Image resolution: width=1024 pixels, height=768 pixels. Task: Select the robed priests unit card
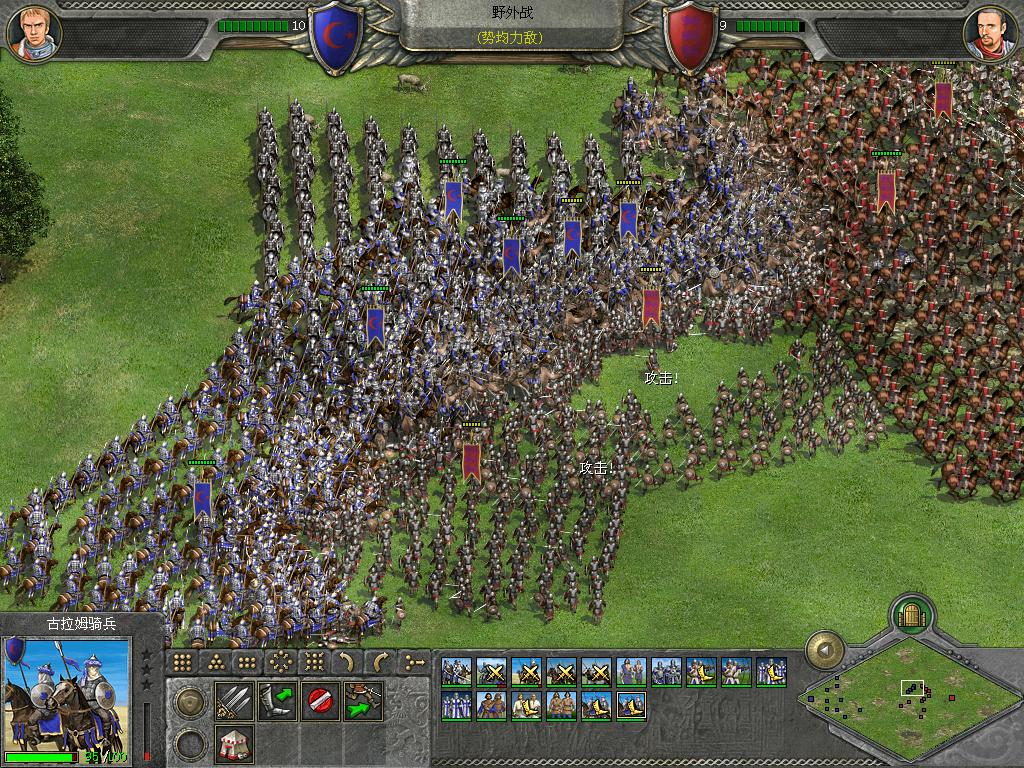click(457, 705)
